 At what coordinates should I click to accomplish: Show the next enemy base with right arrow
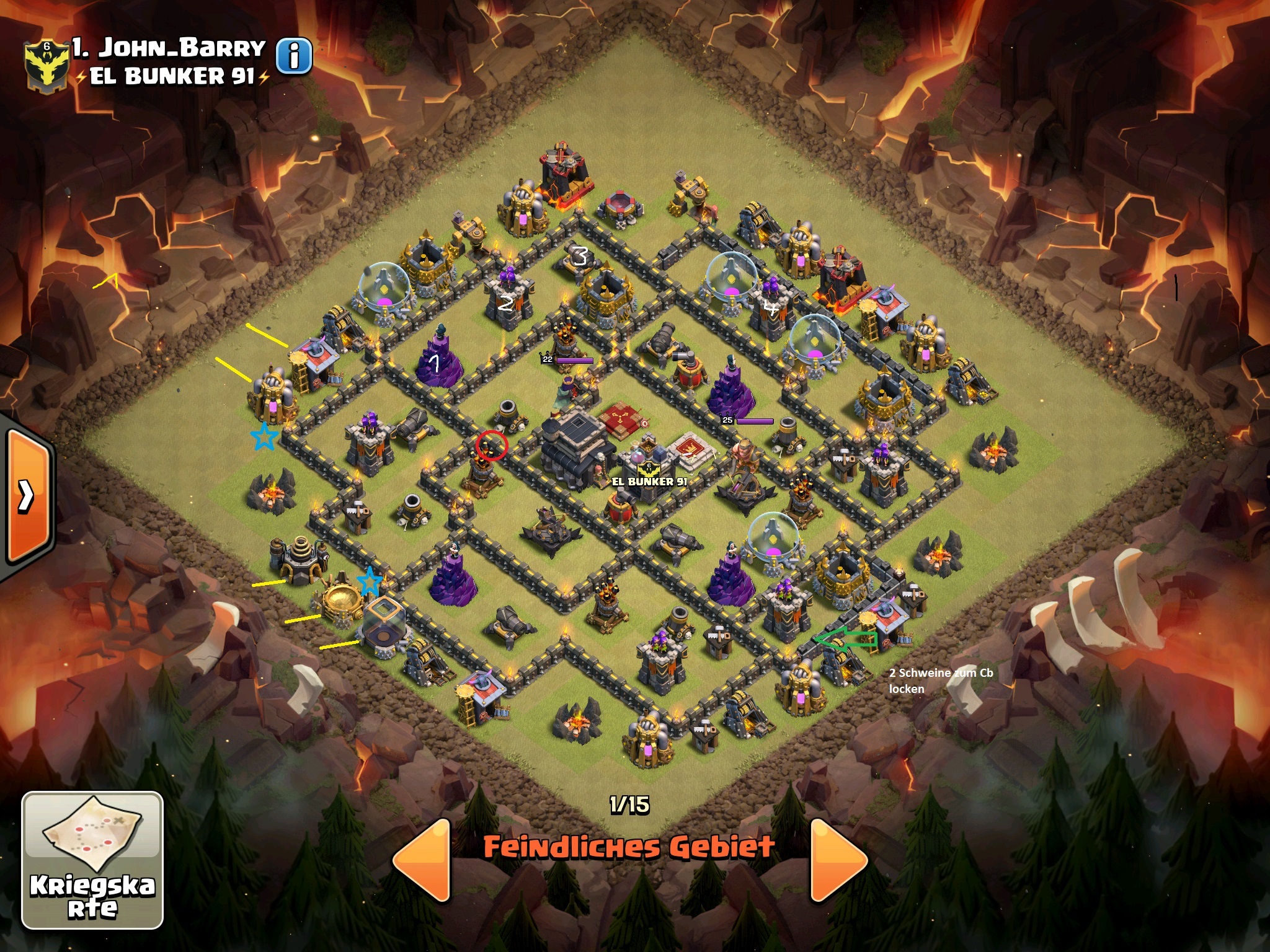click(x=837, y=860)
